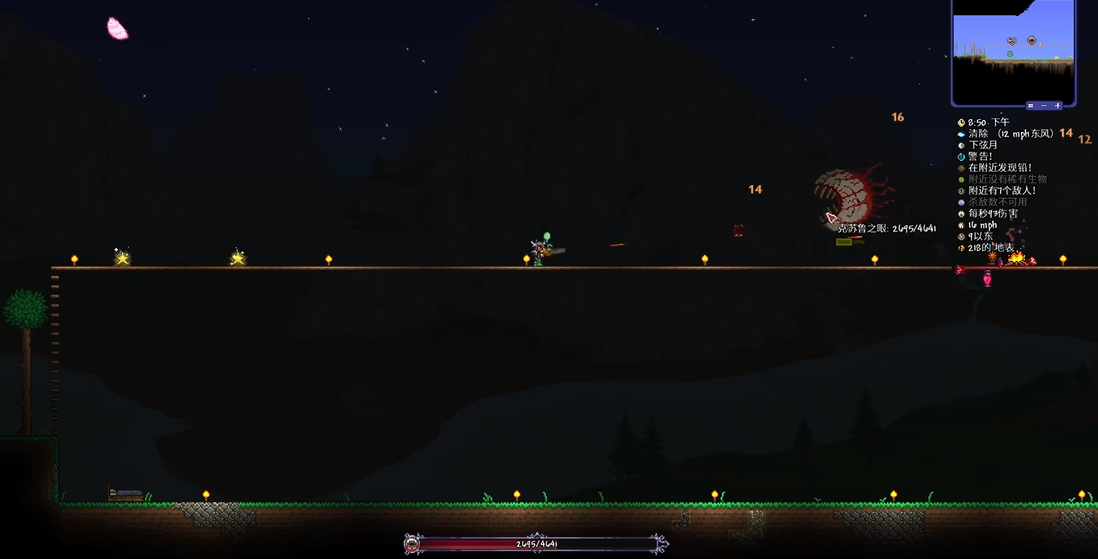Toggle the weather and wind info icon
The image size is (1098, 559).
[962, 134]
